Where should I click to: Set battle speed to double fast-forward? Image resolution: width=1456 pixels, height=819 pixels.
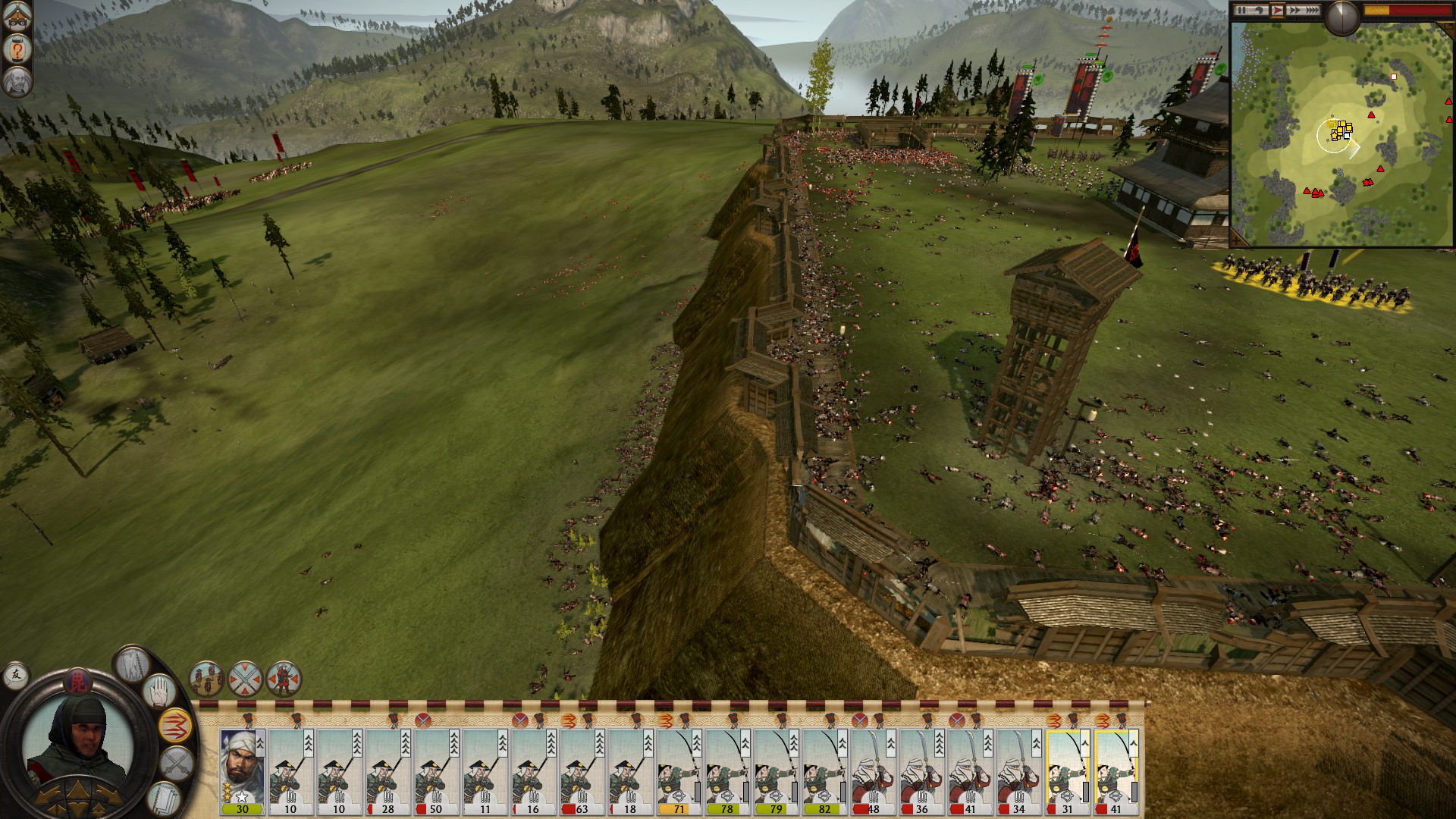tap(1294, 11)
